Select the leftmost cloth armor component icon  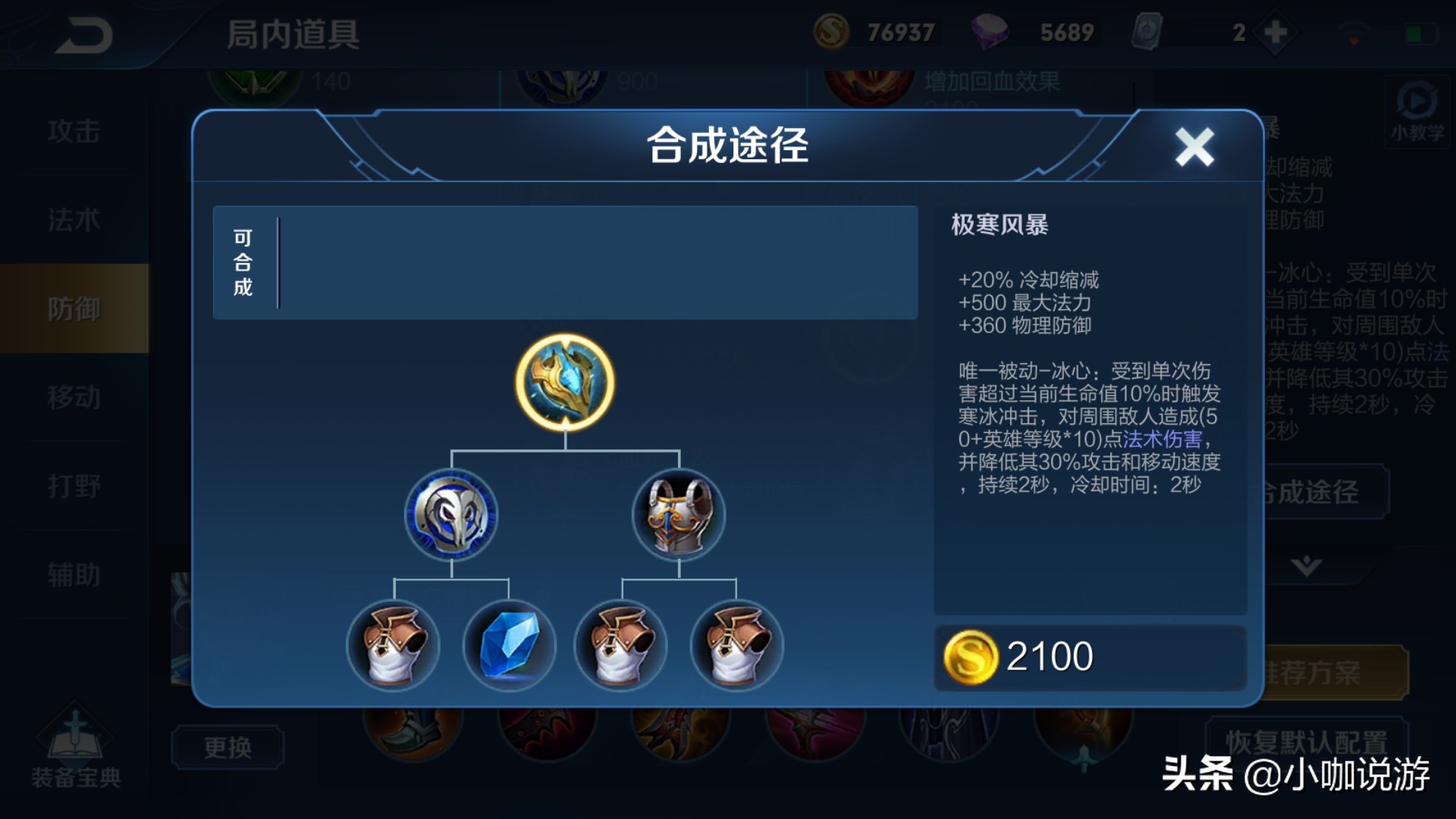pos(394,646)
